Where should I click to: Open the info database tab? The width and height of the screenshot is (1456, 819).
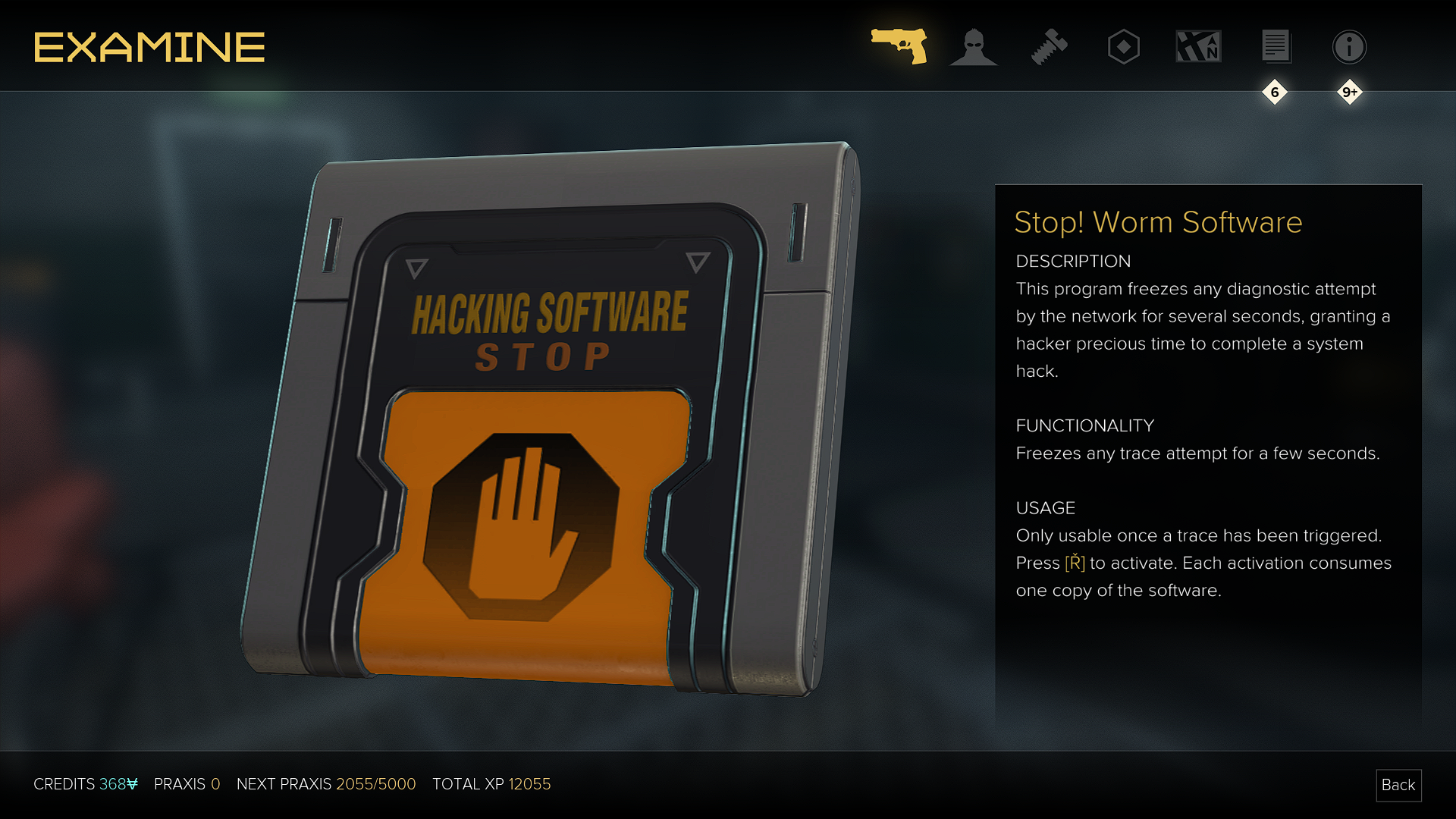pos(1349,47)
